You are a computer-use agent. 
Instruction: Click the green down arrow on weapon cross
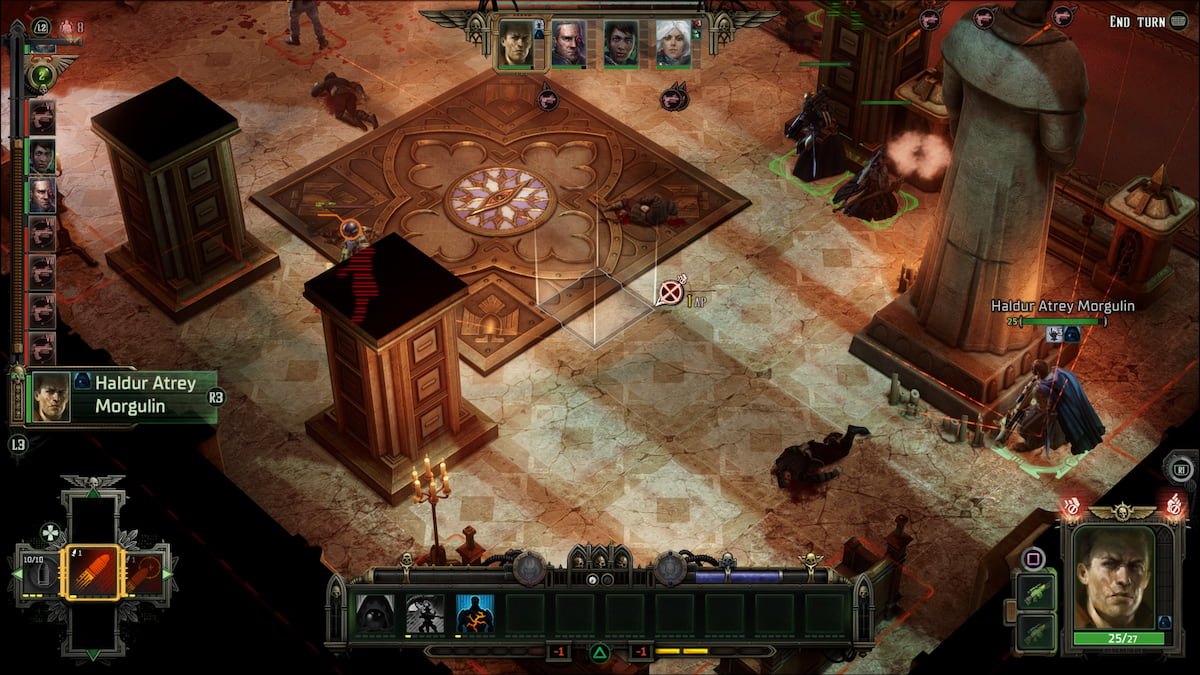pyautogui.click(x=92, y=655)
